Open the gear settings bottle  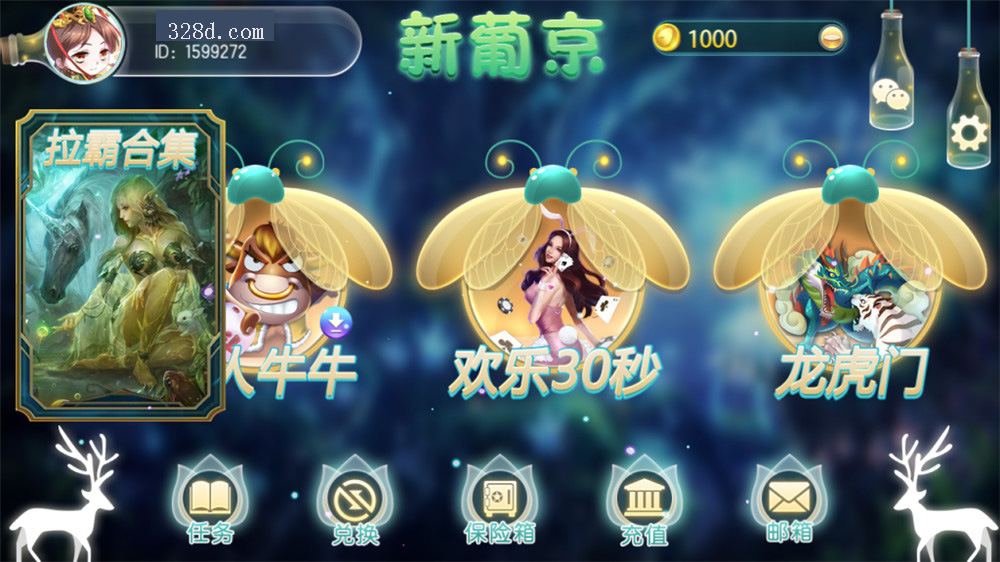[967, 131]
